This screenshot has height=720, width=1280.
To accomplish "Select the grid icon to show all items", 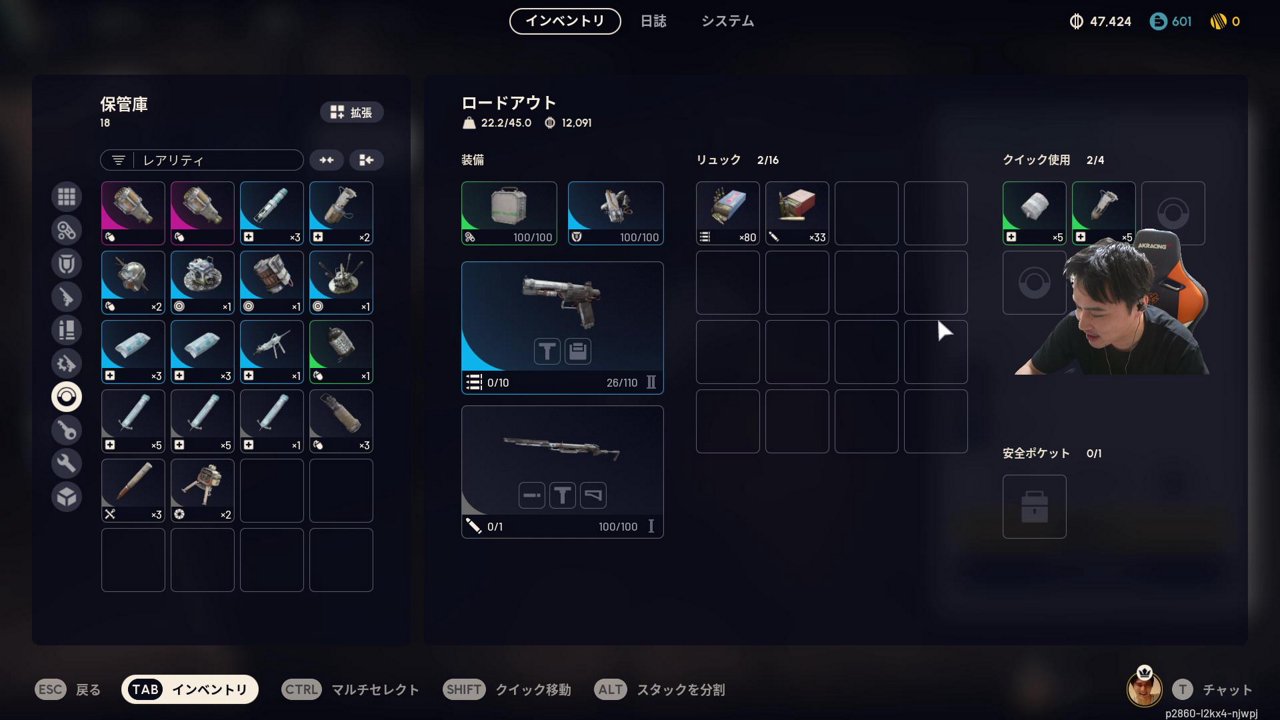I will pyautogui.click(x=66, y=196).
